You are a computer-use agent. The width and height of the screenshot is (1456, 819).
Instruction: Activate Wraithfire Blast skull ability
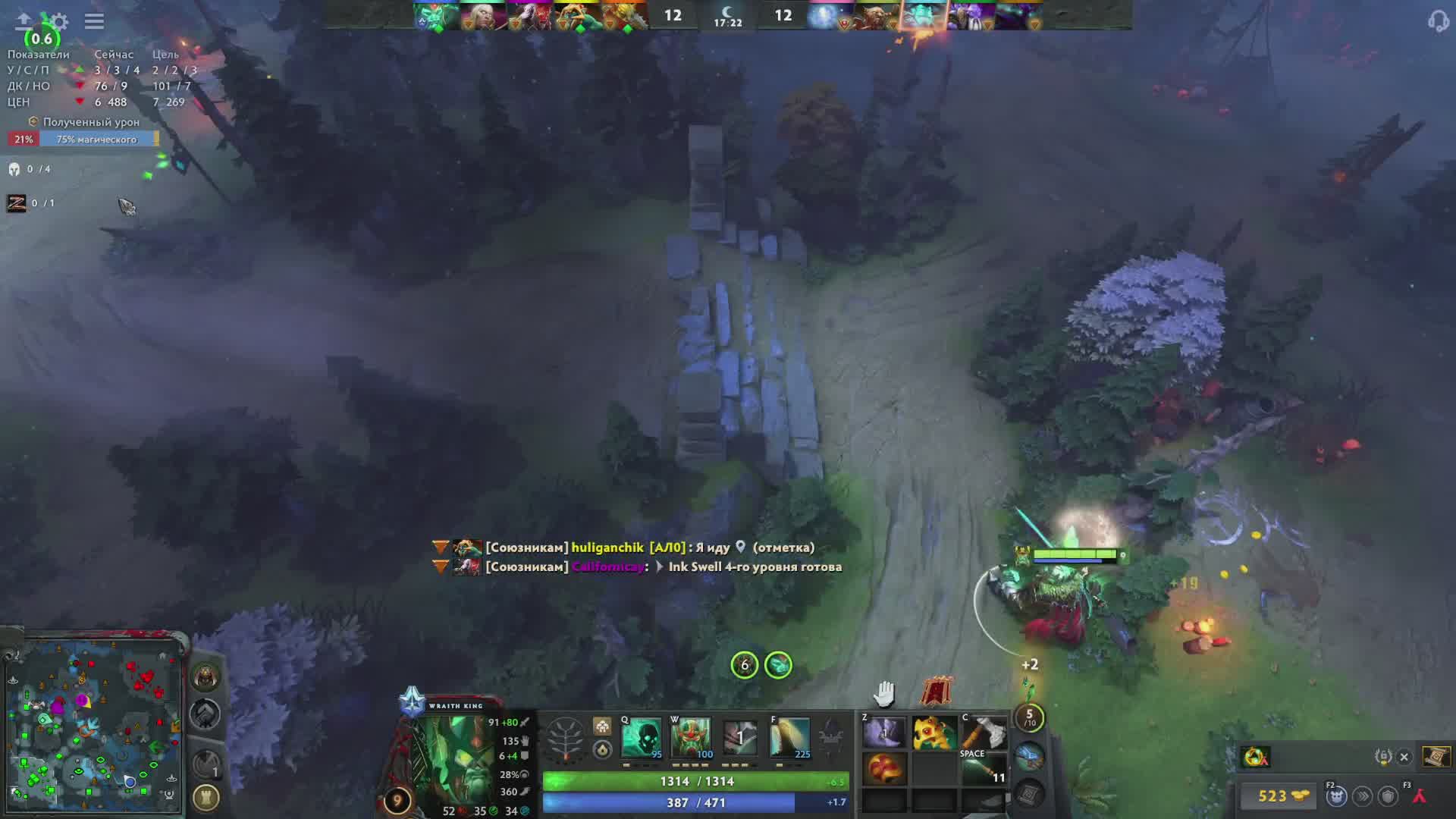pyautogui.click(x=642, y=737)
